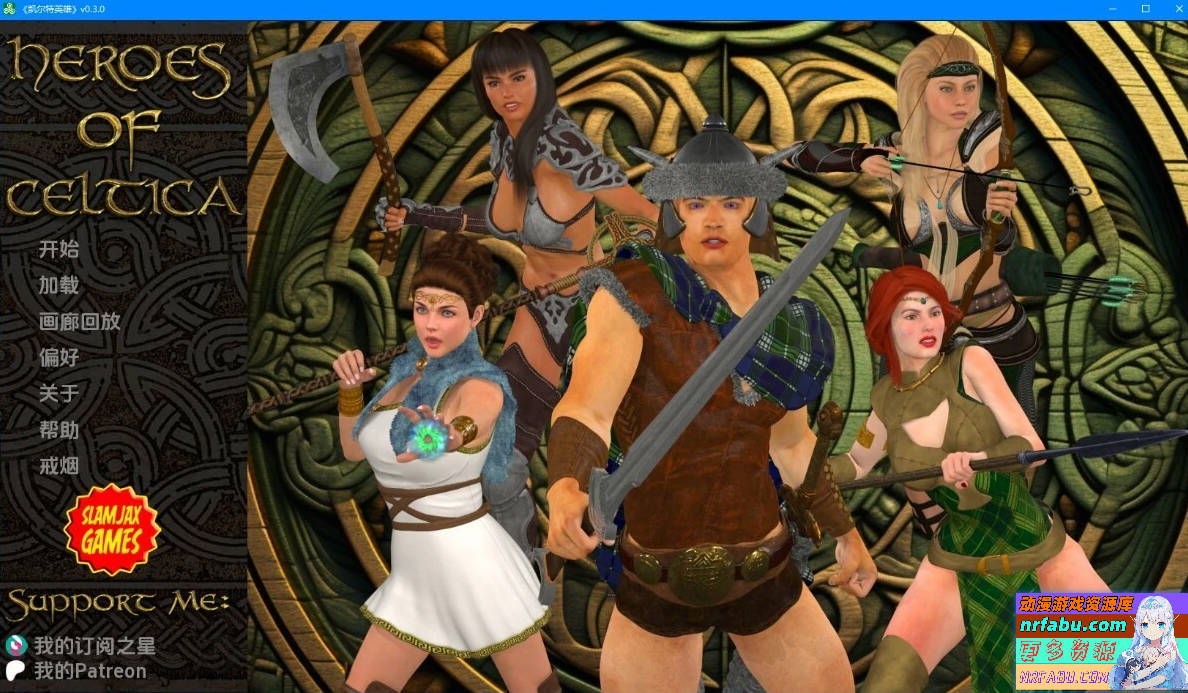Select the 戒烟 quit option
This screenshot has height=693, width=1188.
58,465
